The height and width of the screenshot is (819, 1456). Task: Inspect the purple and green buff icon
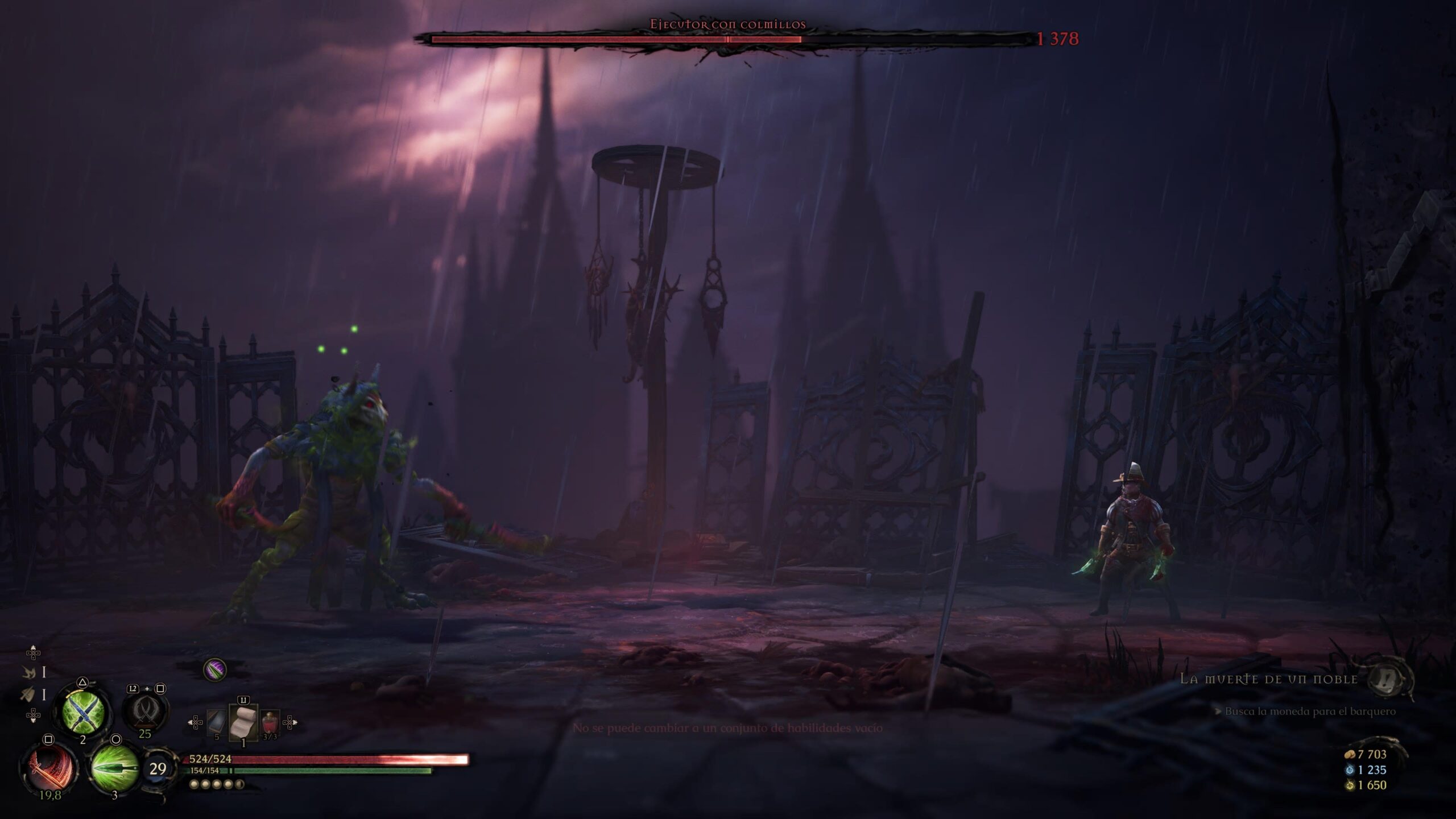(214, 670)
